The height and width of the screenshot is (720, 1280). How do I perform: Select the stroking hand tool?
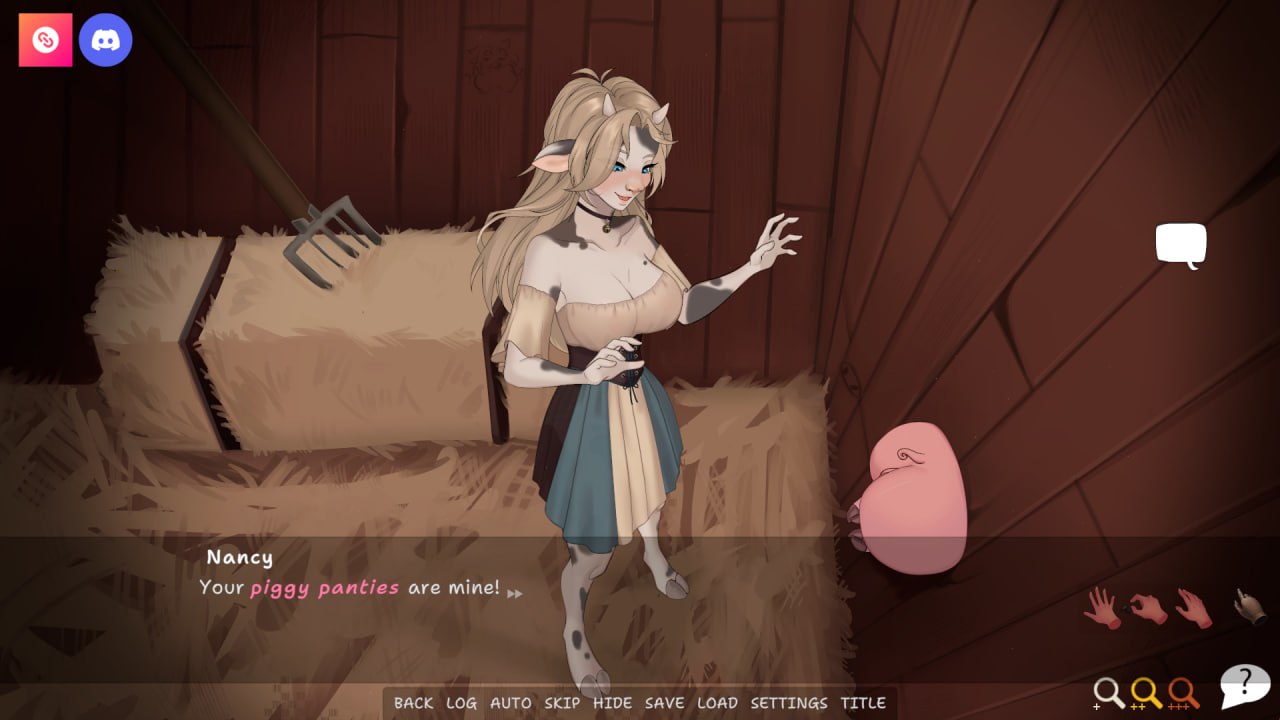pos(1192,607)
